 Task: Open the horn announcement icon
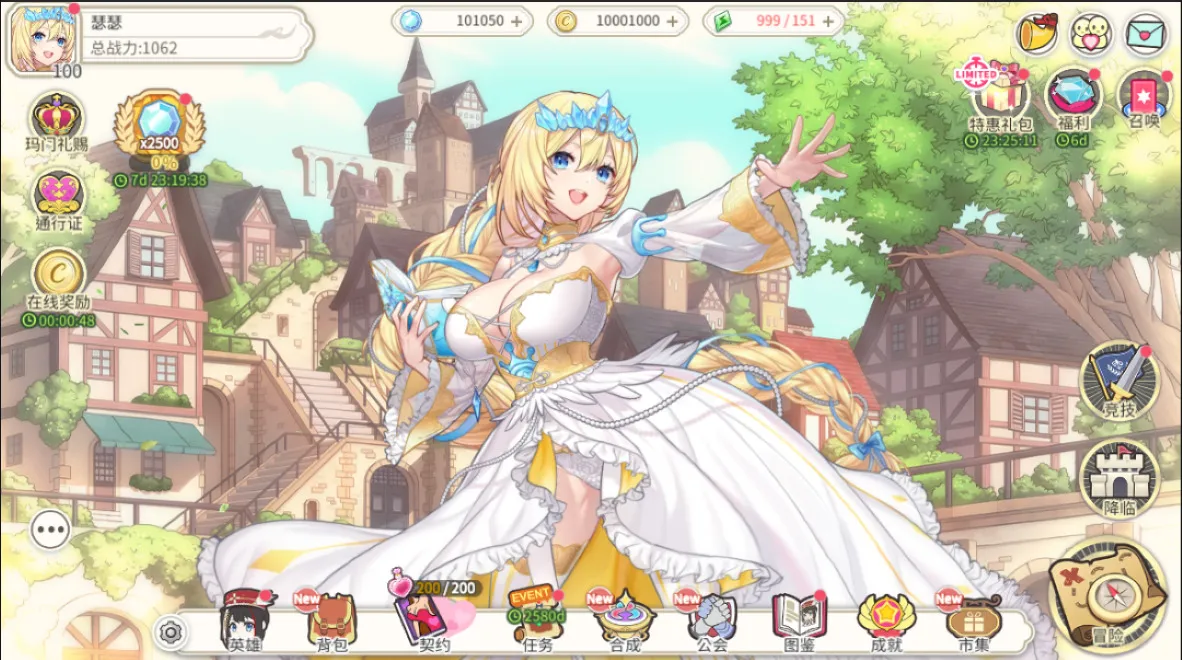coord(1037,36)
